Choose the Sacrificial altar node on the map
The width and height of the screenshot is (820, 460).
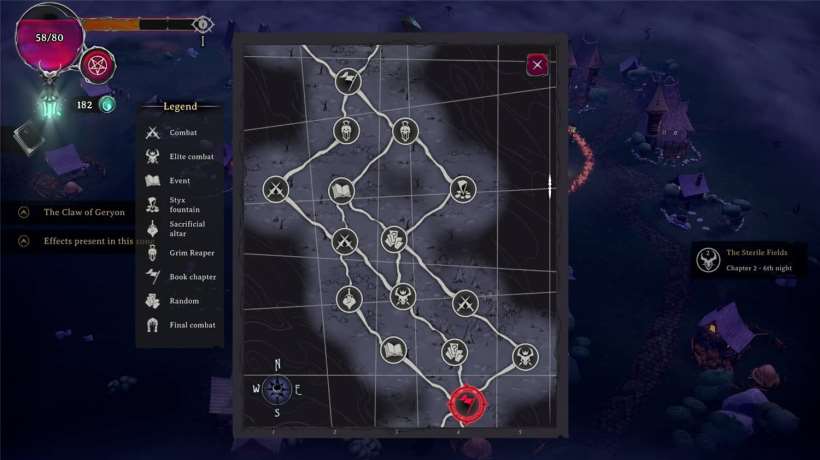349,298
